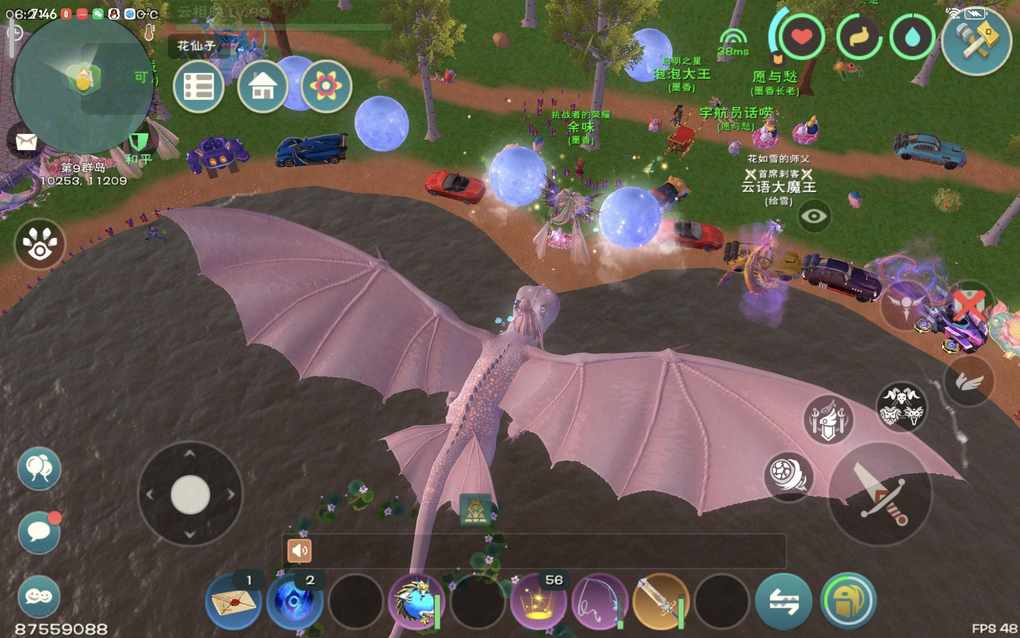
Task: Toggle the eye visibility button
Action: (814, 216)
